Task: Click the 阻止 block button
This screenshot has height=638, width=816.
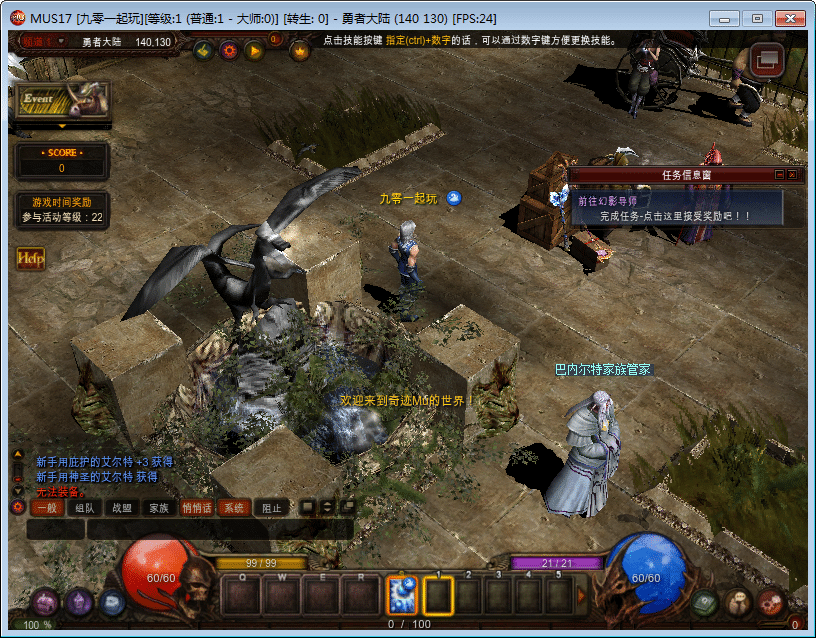Action: pos(271,508)
